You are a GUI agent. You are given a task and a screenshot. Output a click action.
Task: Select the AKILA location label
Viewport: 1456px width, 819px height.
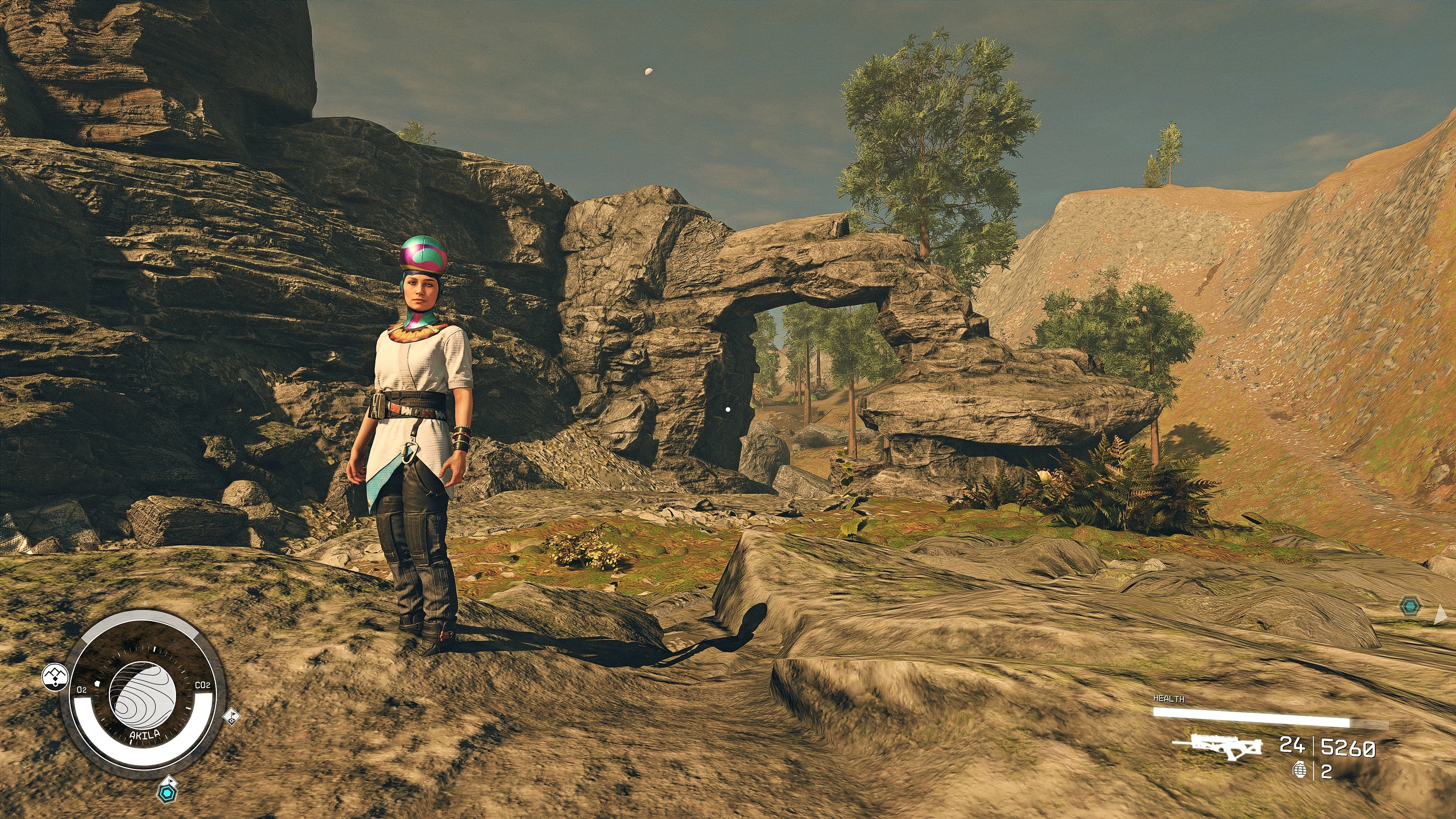point(145,735)
